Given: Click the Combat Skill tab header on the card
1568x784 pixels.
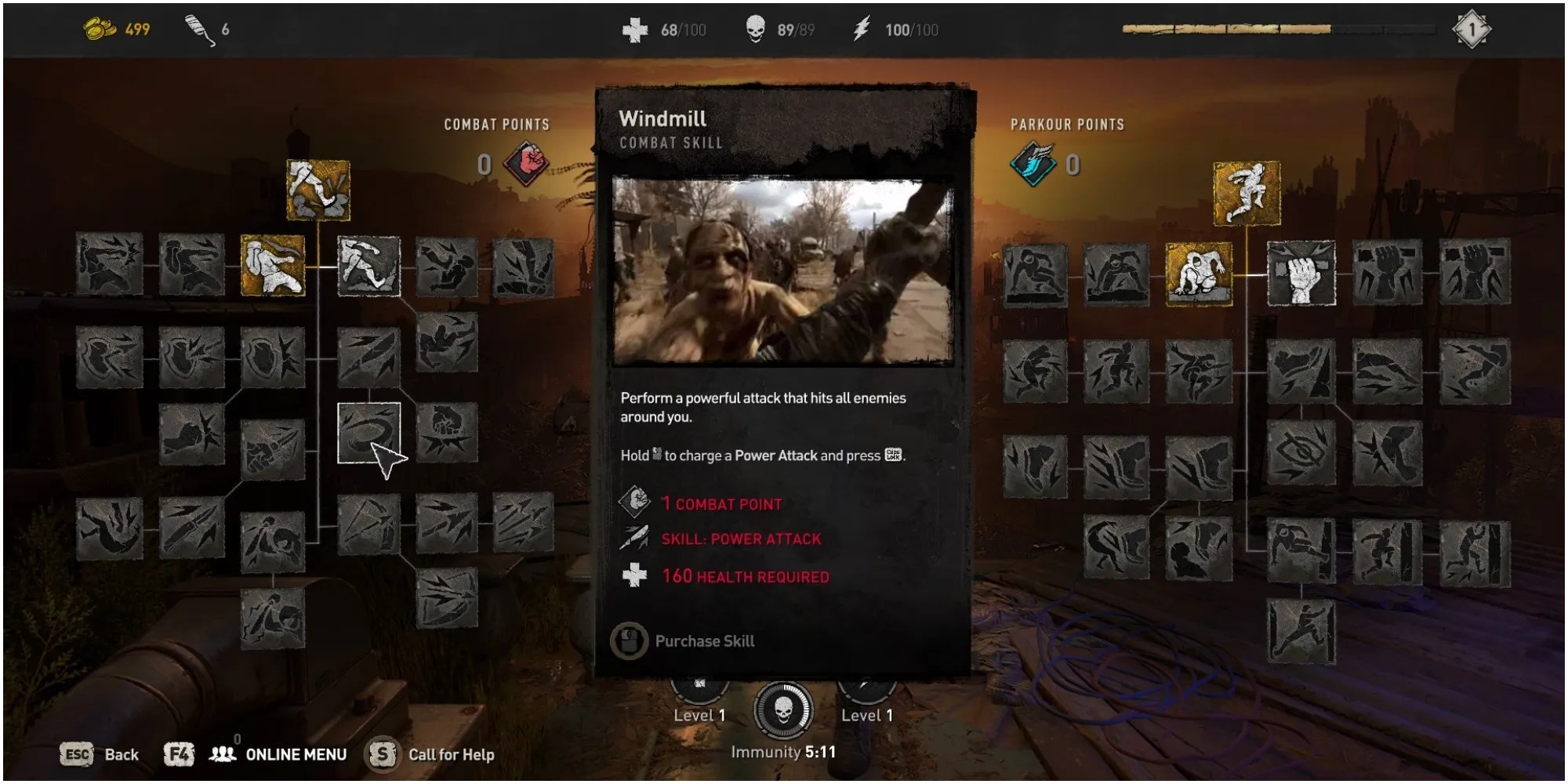Looking at the screenshot, I should [x=673, y=143].
